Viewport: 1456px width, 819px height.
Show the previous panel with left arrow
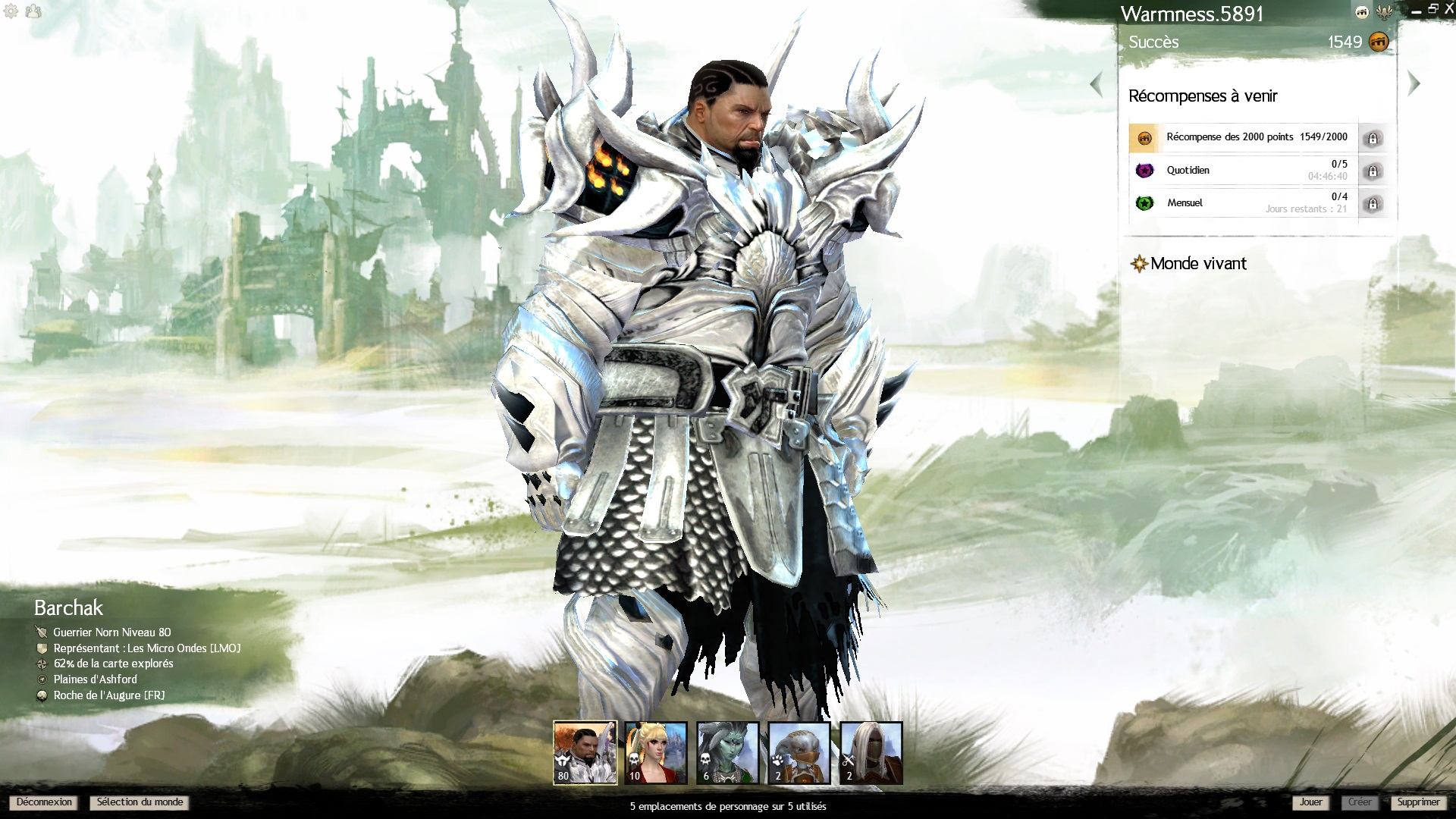[1096, 83]
